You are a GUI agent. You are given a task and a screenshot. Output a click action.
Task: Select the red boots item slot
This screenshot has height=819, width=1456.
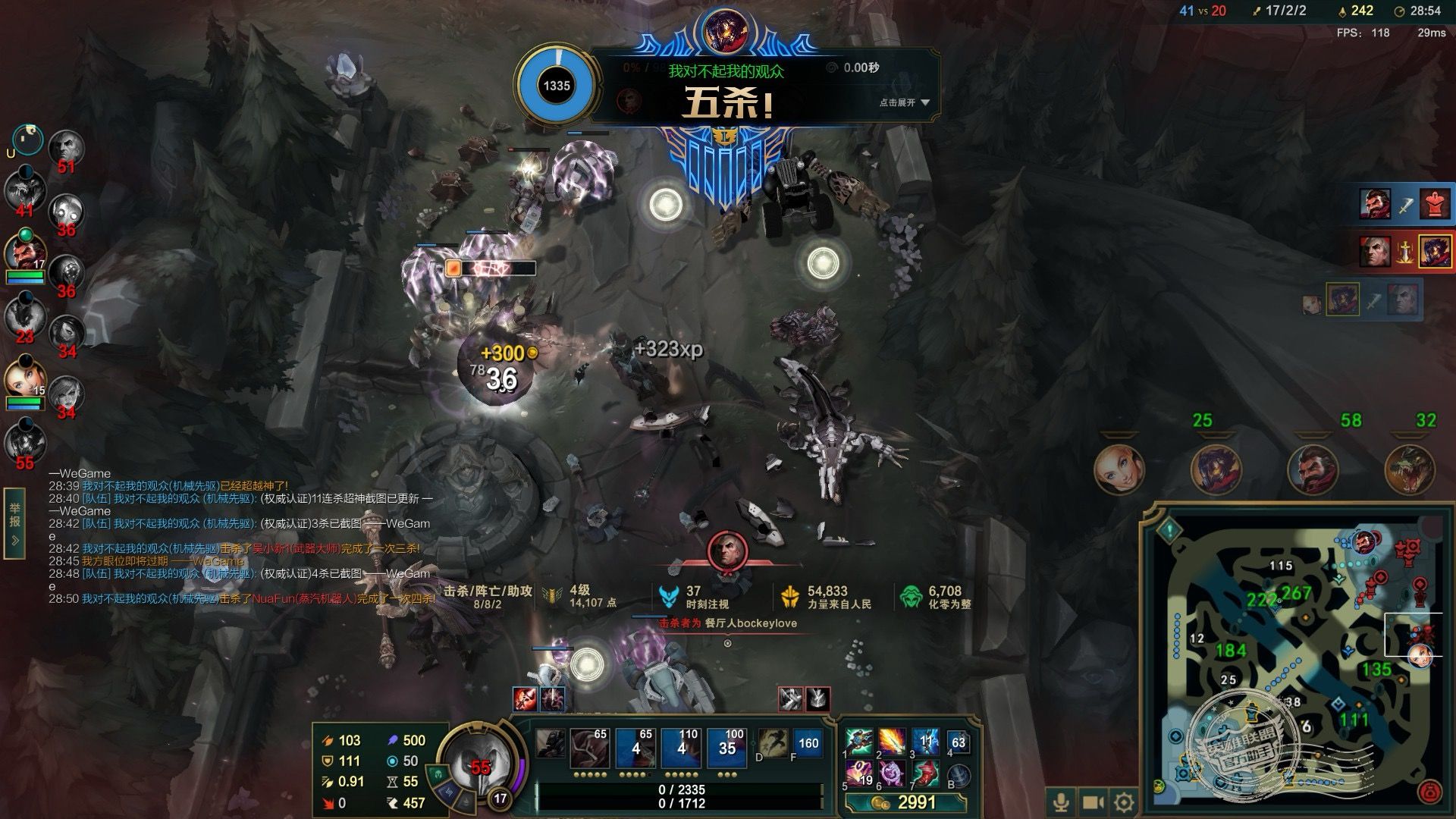(x=926, y=773)
